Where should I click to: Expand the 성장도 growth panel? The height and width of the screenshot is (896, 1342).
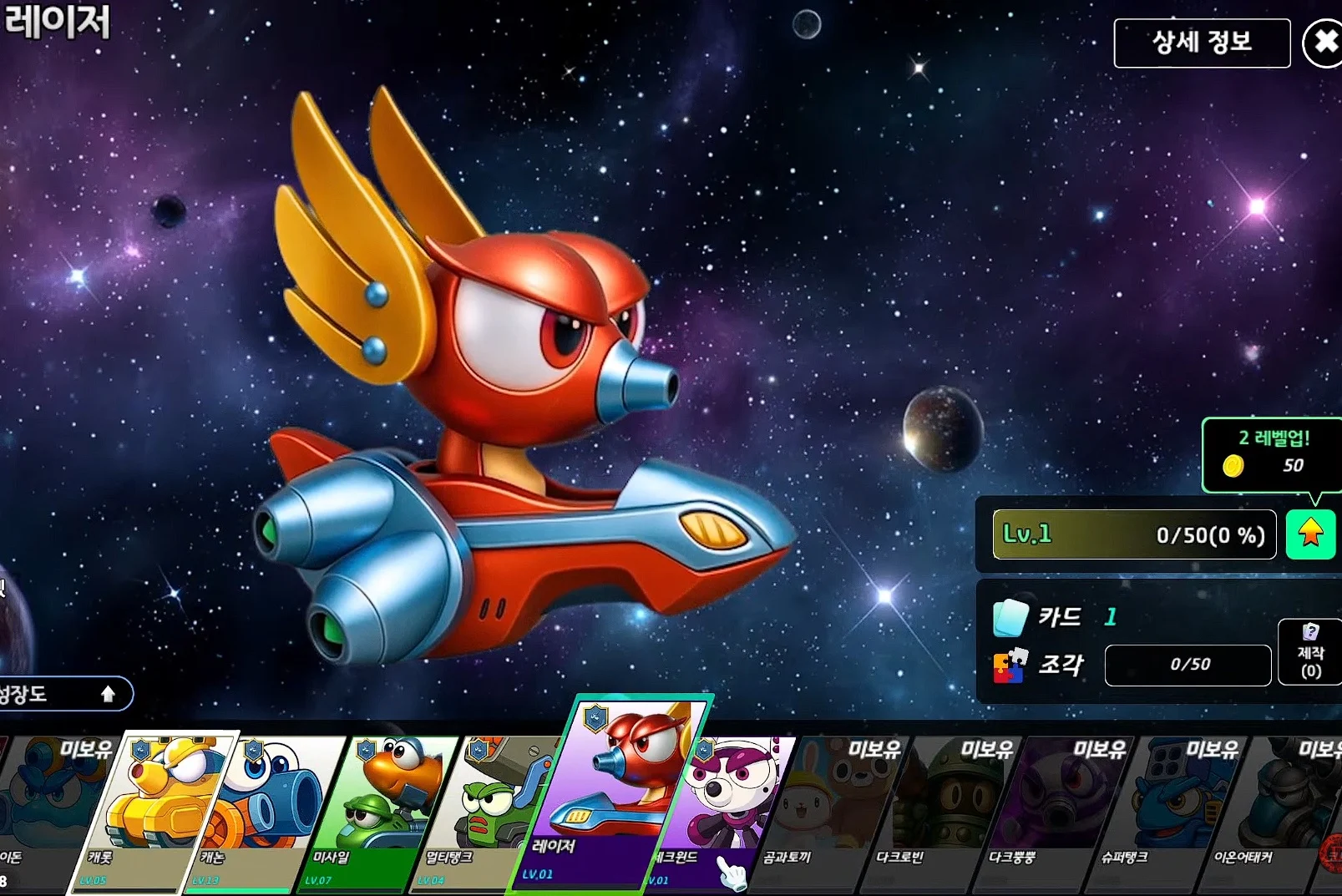[63, 694]
